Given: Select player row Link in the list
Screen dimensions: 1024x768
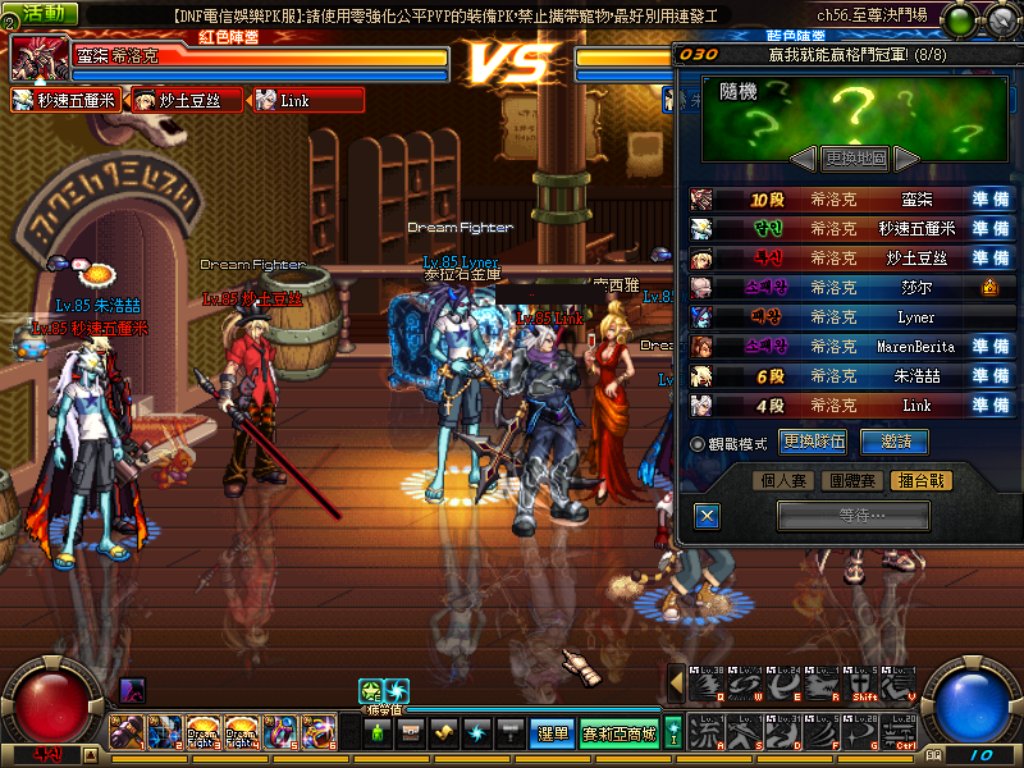Looking at the screenshot, I should pos(852,406).
